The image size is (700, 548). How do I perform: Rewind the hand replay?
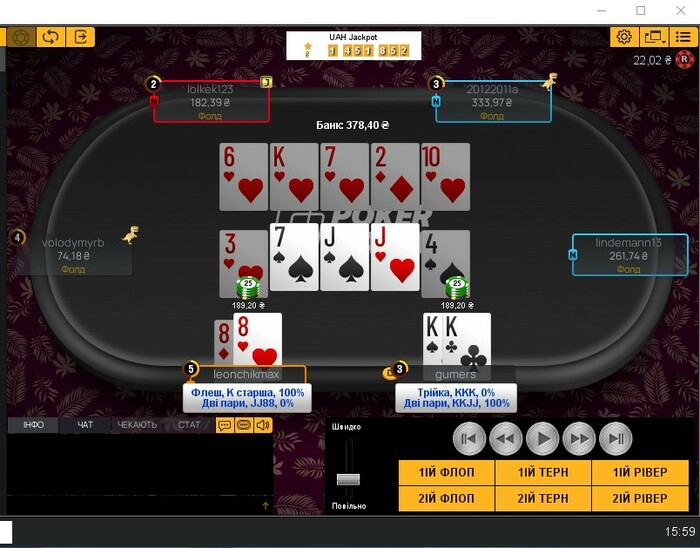click(506, 438)
